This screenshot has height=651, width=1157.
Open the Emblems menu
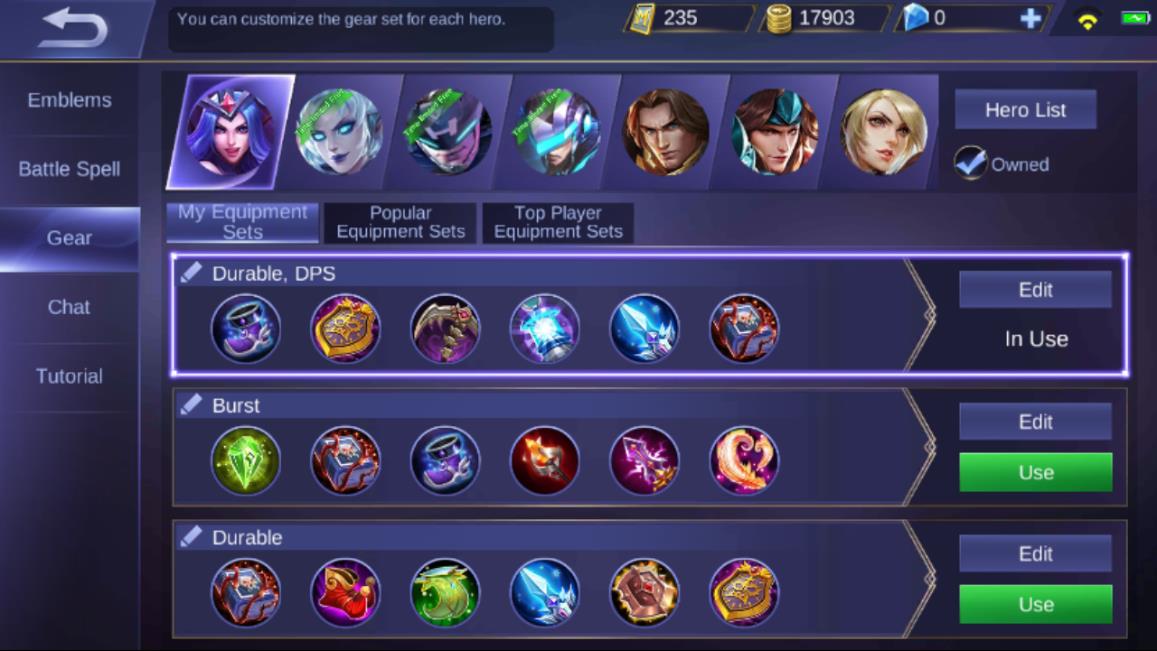click(69, 100)
